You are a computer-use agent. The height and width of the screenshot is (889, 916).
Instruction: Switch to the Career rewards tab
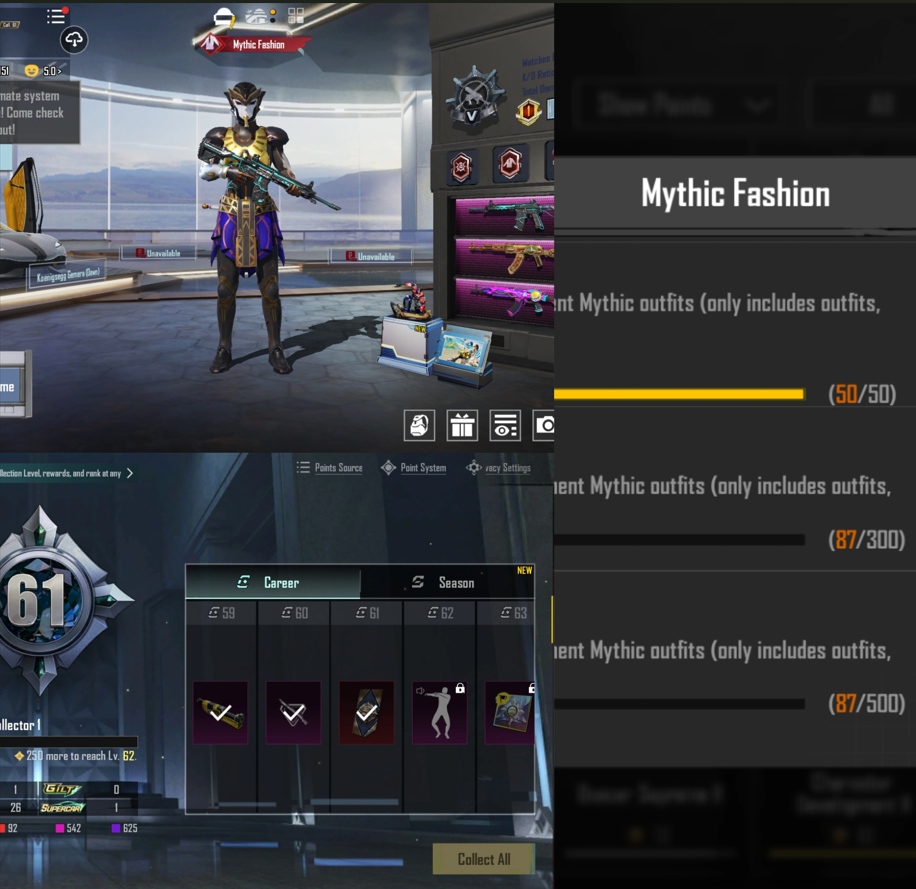click(x=272, y=582)
